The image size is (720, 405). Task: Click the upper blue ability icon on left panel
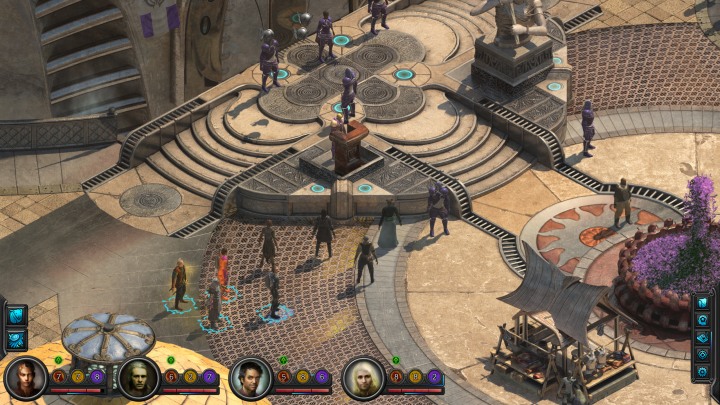click(17, 317)
